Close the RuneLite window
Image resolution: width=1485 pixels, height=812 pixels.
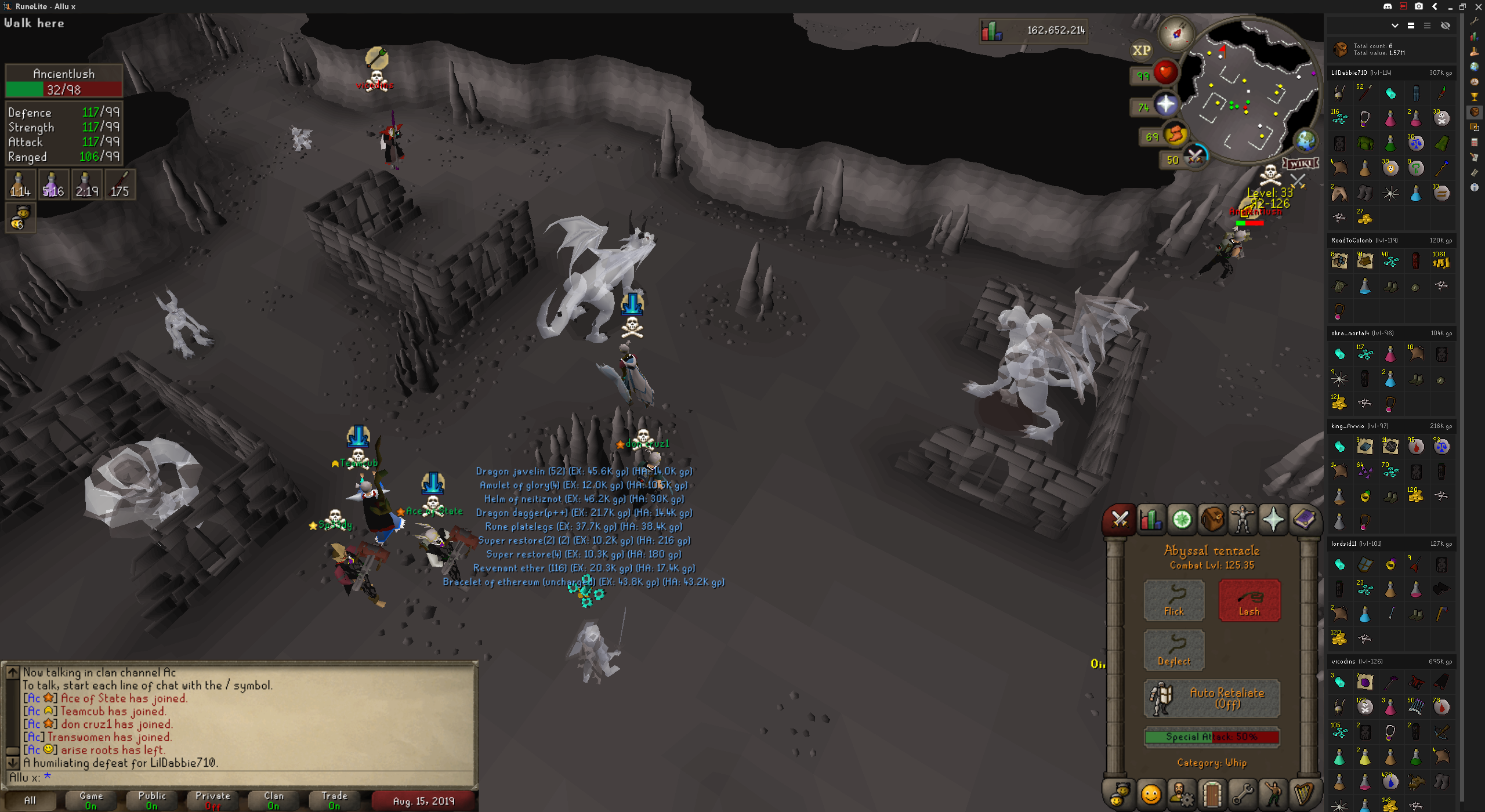click(x=1478, y=6)
